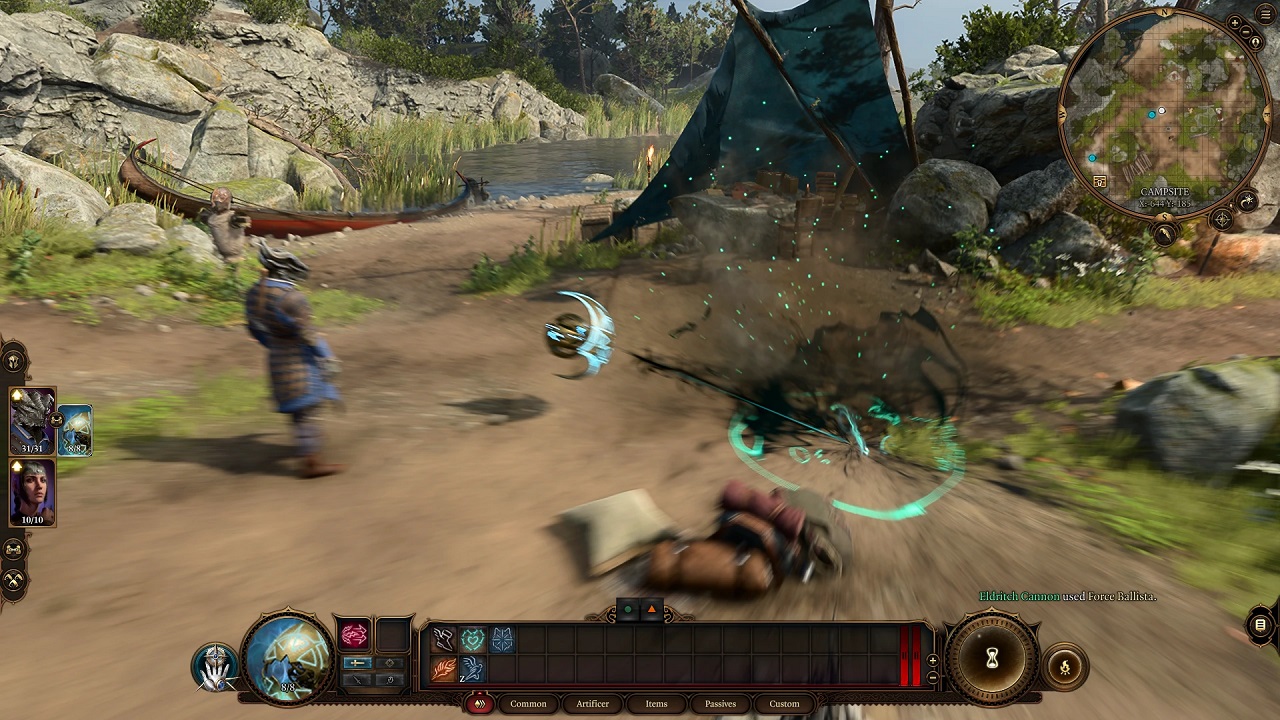Select the Eldritch Cannon summon portrait

76,430
